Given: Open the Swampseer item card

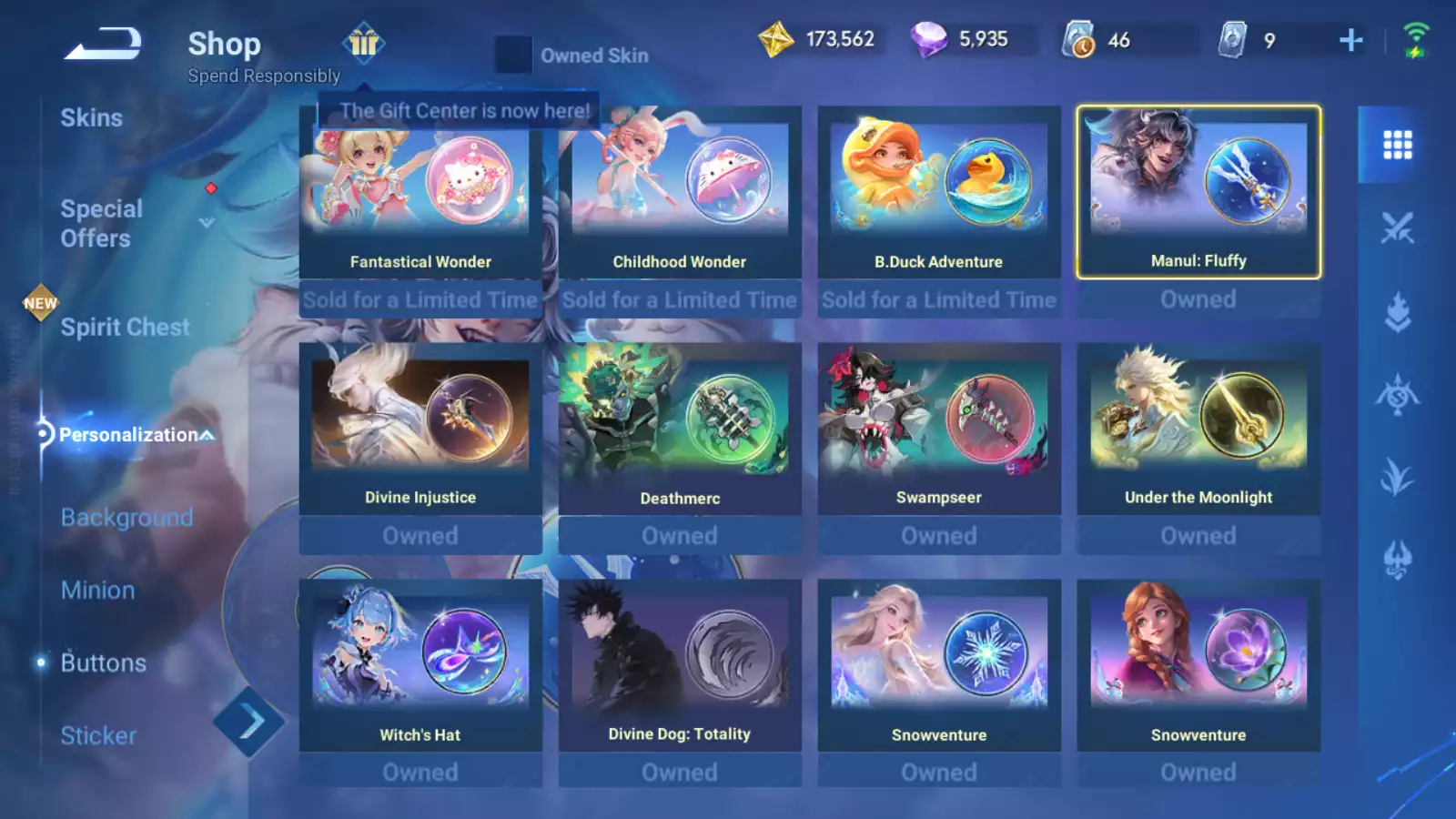Looking at the screenshot, I should (x=939, y=429).
